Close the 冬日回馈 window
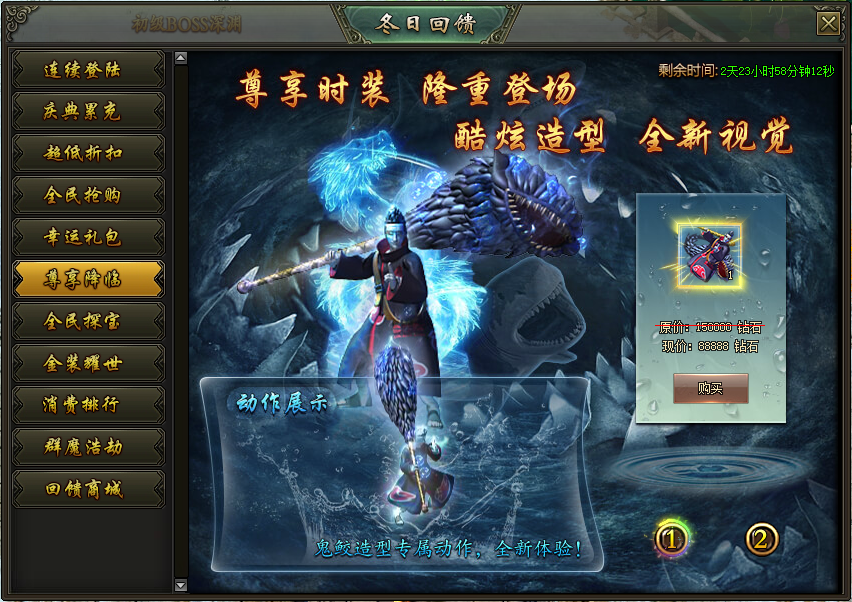 (828, 23)
